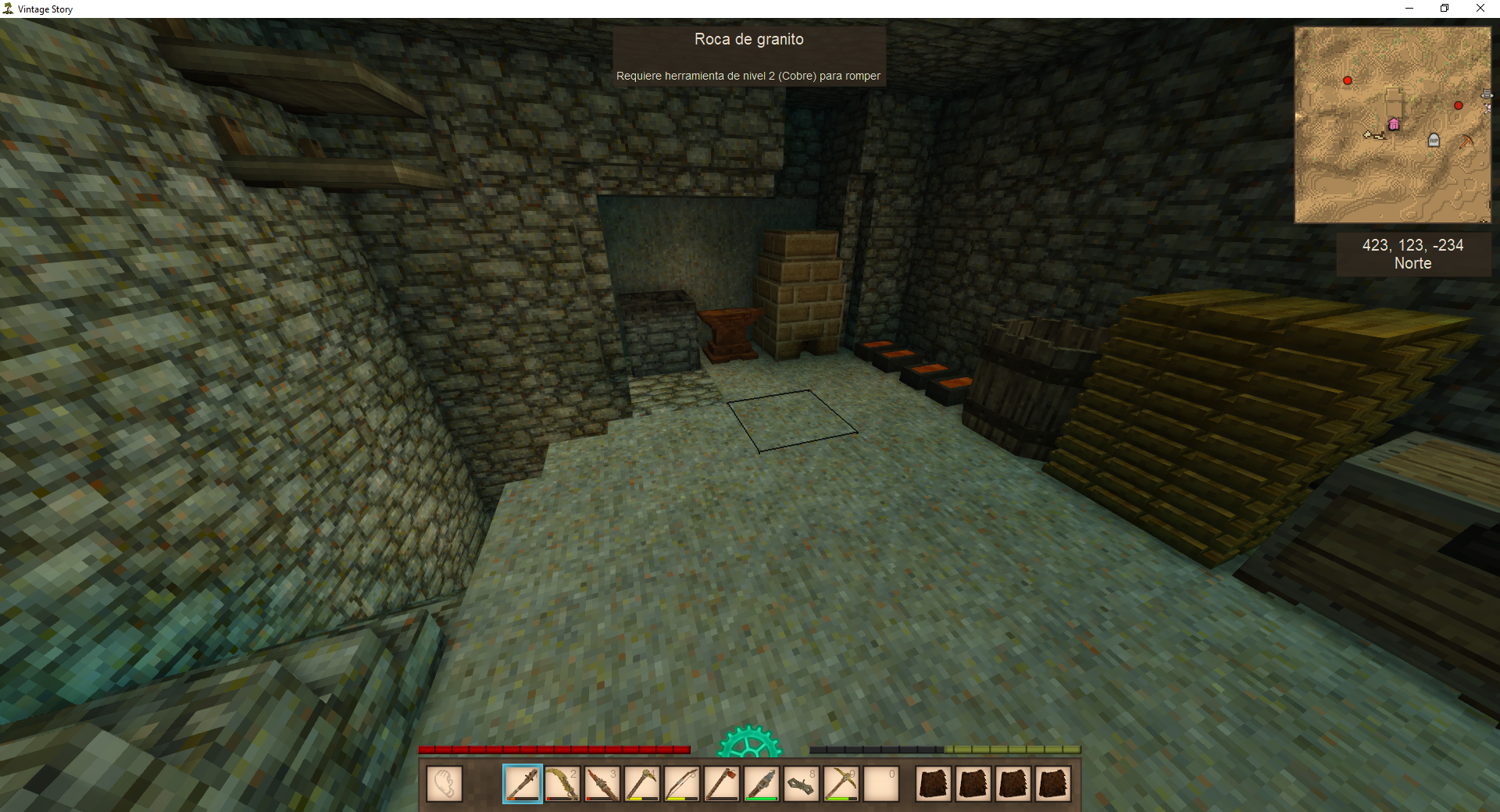Viewport: 1500px width, 812px height.
Task: Click the empty hotbar slot numbered 0
Action: point(880,783)
